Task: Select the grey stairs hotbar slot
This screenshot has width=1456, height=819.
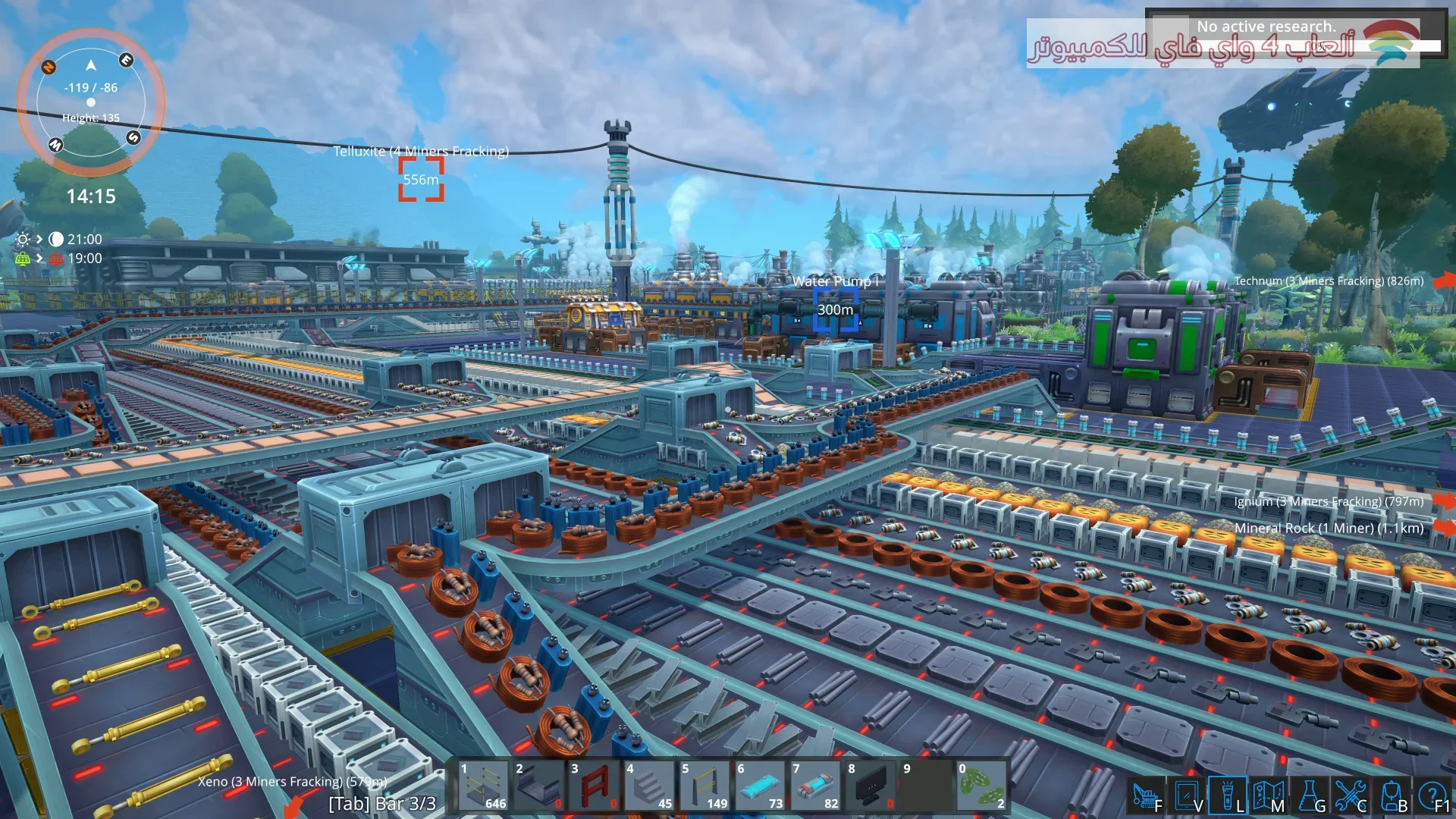Action: [x=649, y=786]
